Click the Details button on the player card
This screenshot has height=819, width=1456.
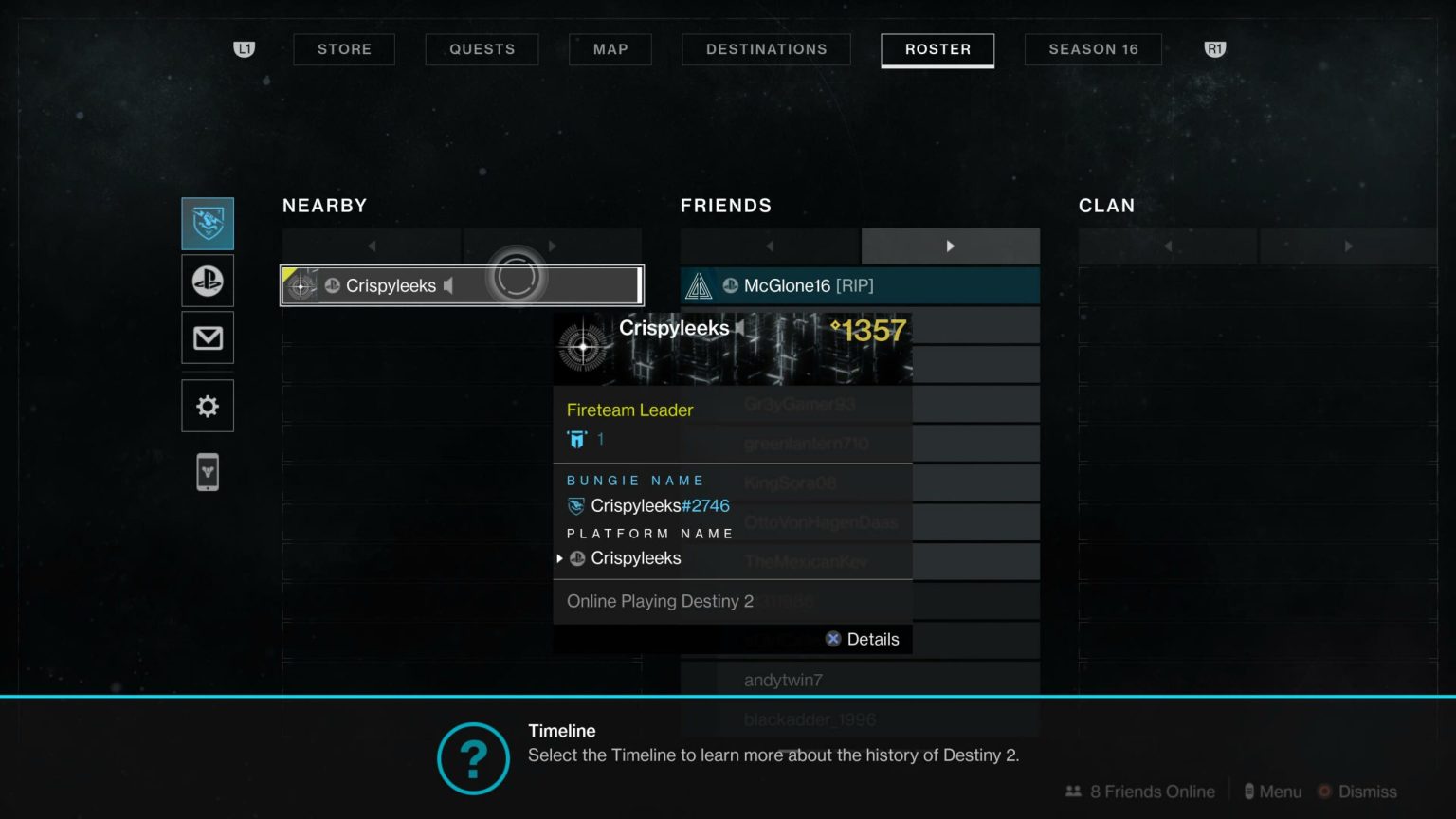[862, 639]
